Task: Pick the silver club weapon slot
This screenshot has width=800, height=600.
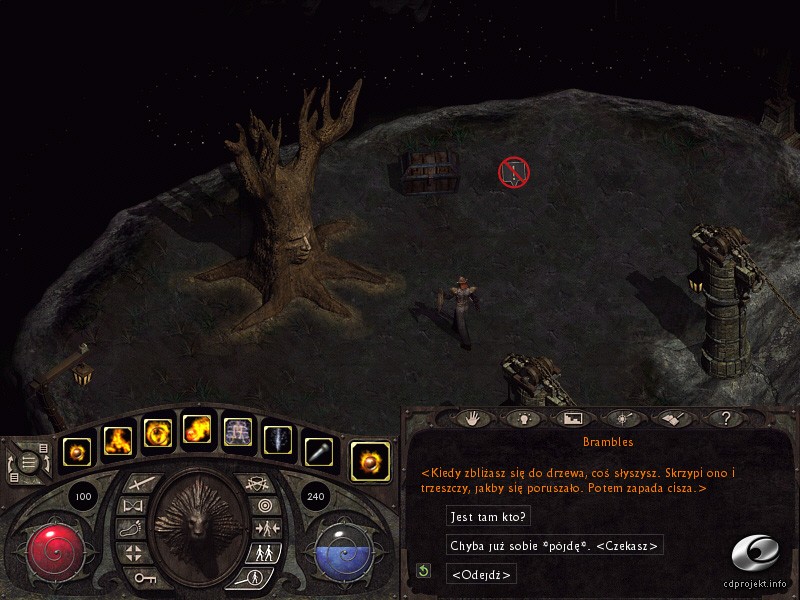Action: coord(316,452)
